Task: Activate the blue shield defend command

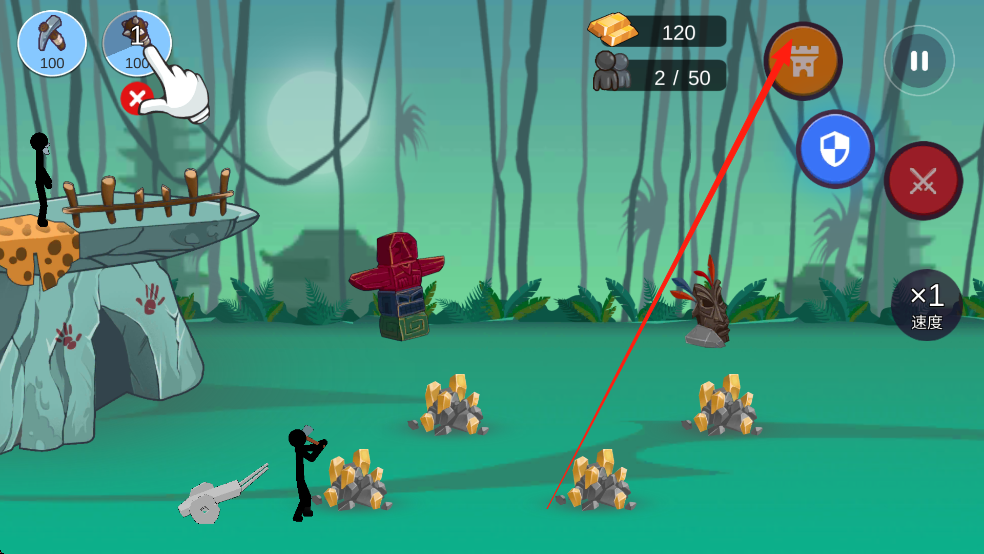Action: point(835,150)
